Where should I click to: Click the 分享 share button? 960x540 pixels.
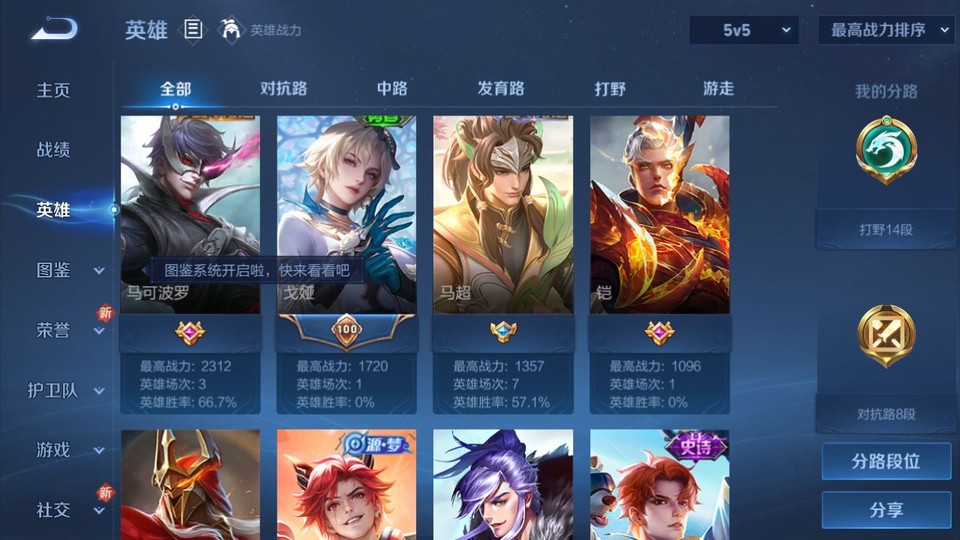[x=886, y=510]
